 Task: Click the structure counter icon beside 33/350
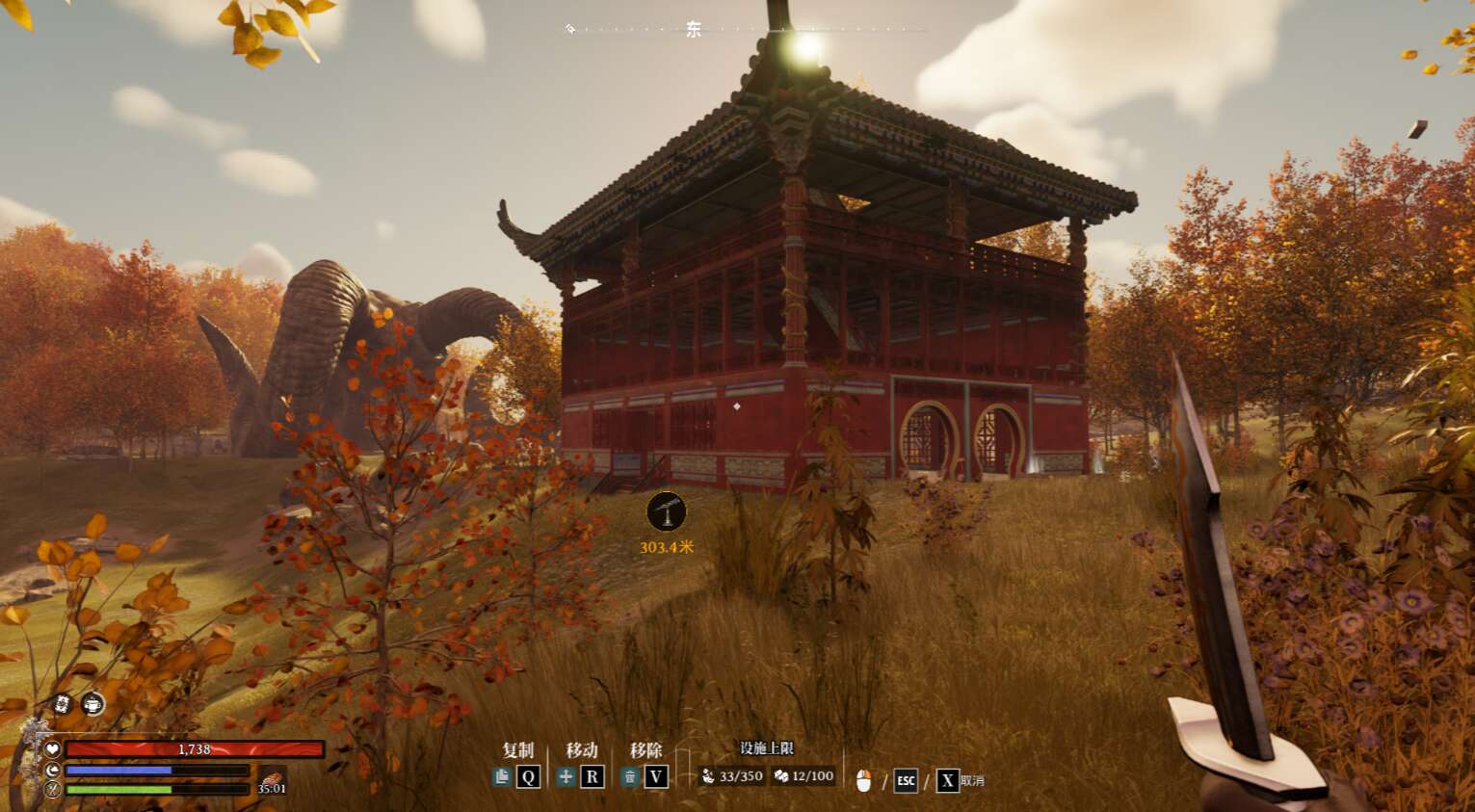pos(708,776)
